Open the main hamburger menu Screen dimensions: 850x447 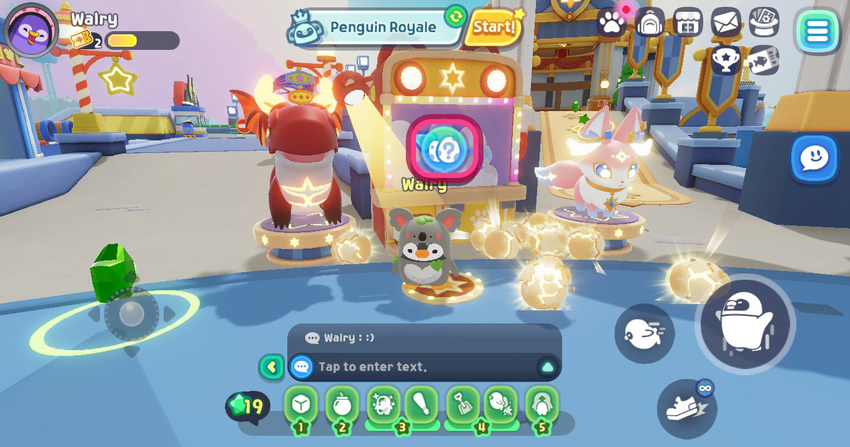point(817,31)
